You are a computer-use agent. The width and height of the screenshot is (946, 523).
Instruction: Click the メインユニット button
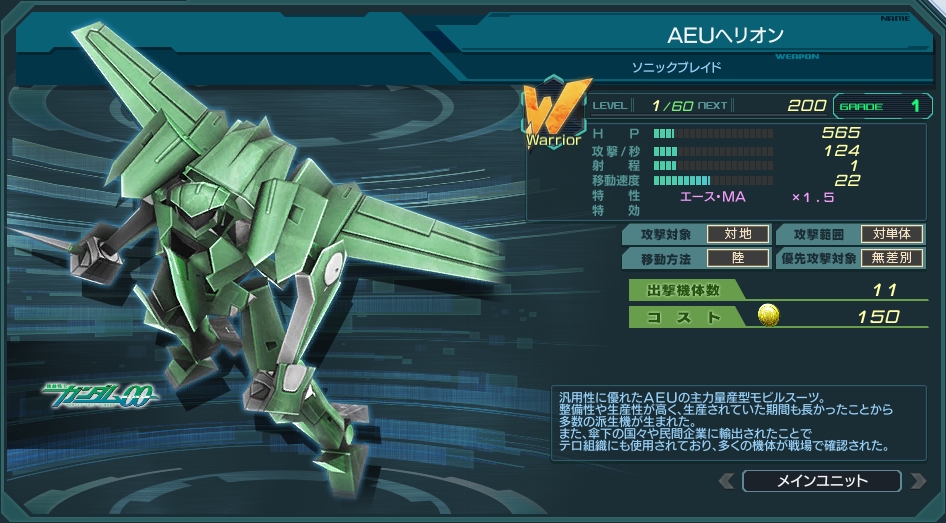point(821,481)
